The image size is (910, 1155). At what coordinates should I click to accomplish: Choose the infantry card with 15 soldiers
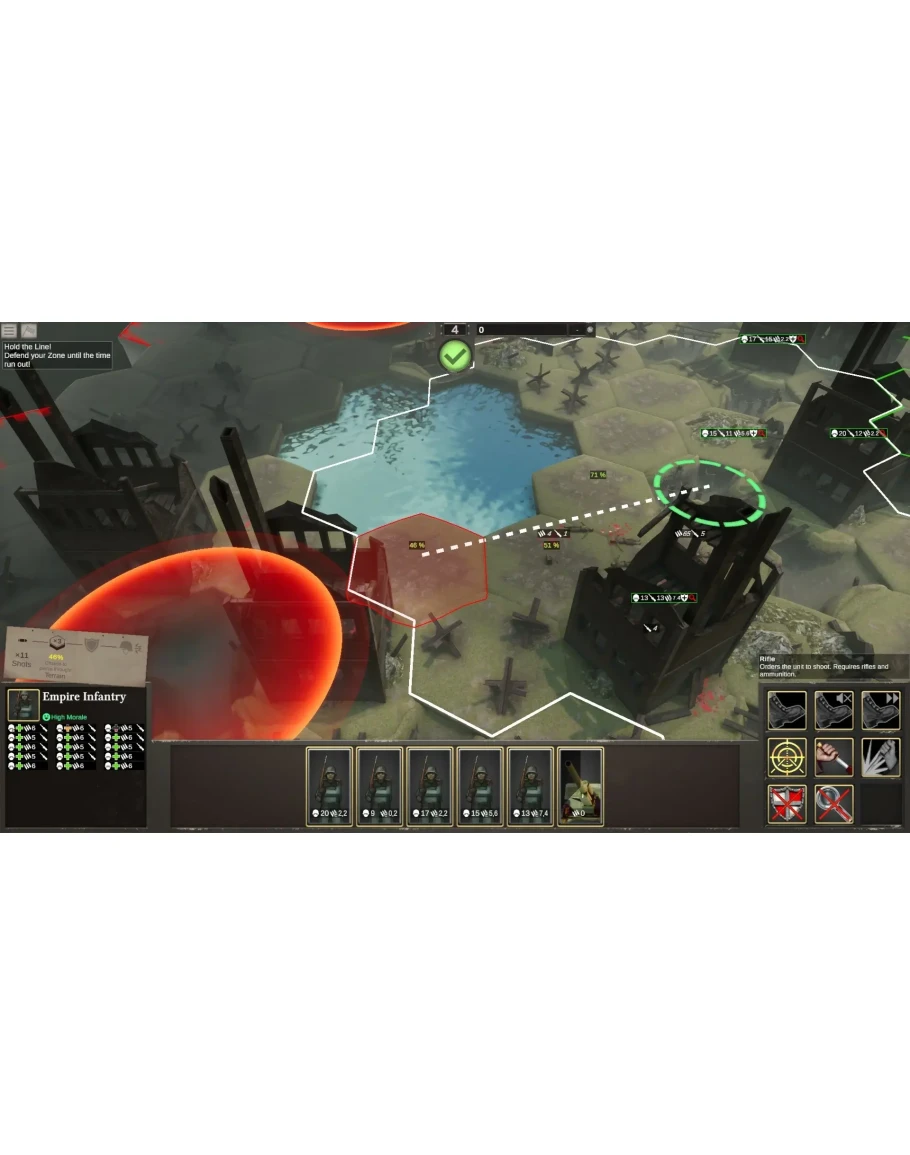tap(480, 787)
